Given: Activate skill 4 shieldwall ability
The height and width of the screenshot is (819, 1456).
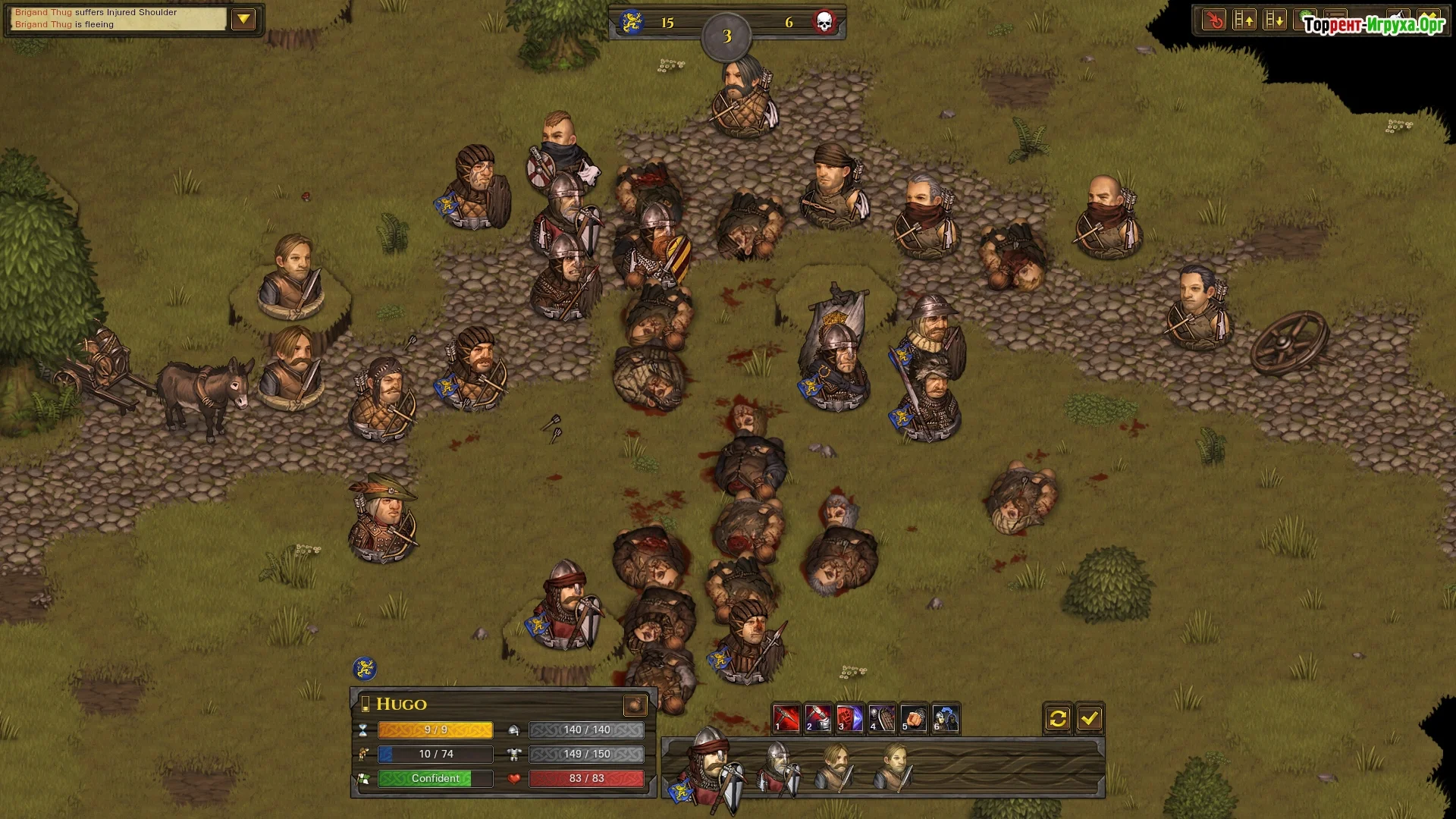Looking at the screenshot, I should tap(881, 718).
